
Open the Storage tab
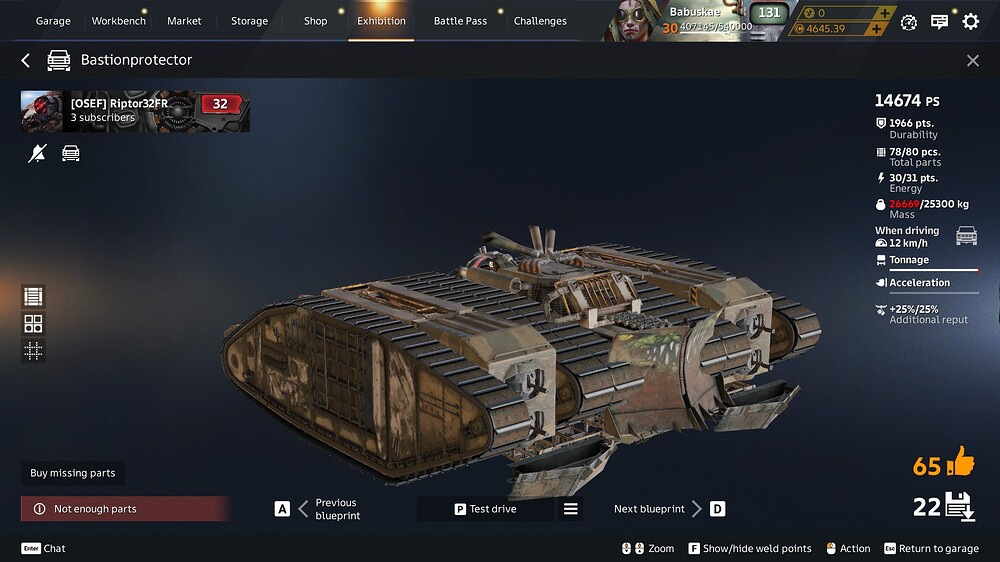pos(249,21)
